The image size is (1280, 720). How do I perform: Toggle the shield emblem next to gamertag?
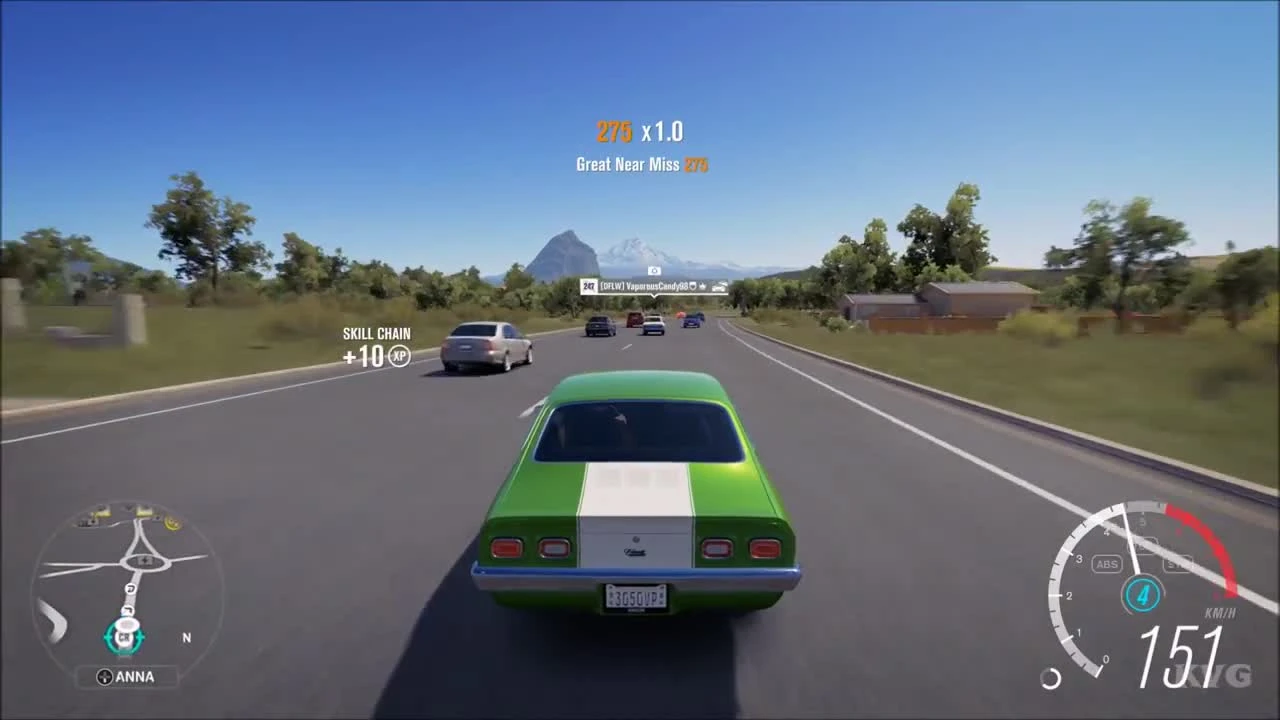coord(693,286)
